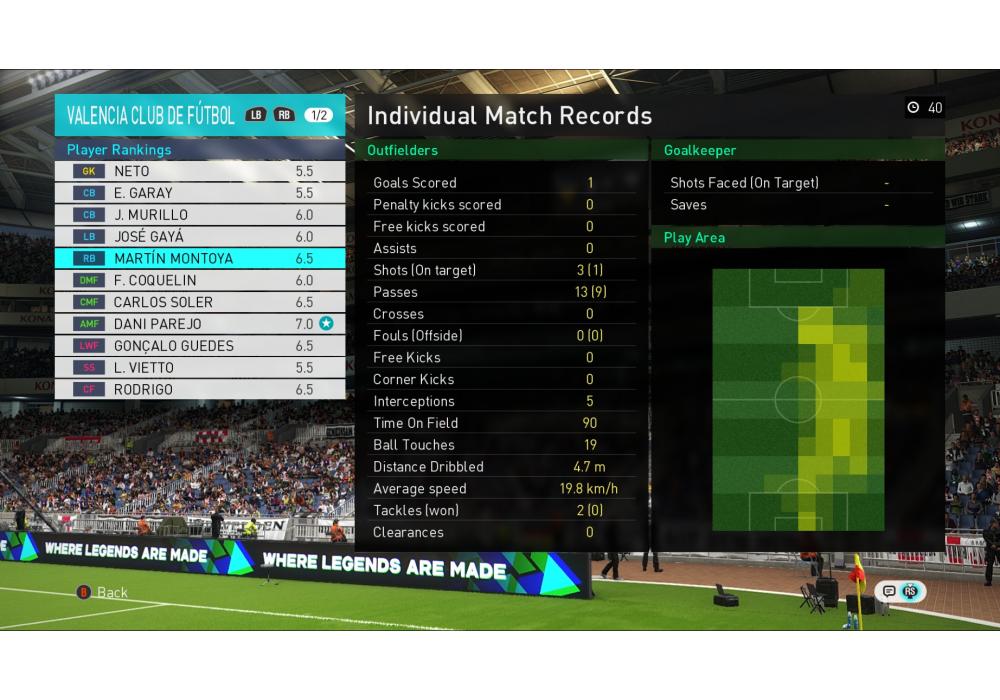This screenshot has height=700, width=1000.
Task: Choose Dani Parejo's row
Action: point(200,324)
